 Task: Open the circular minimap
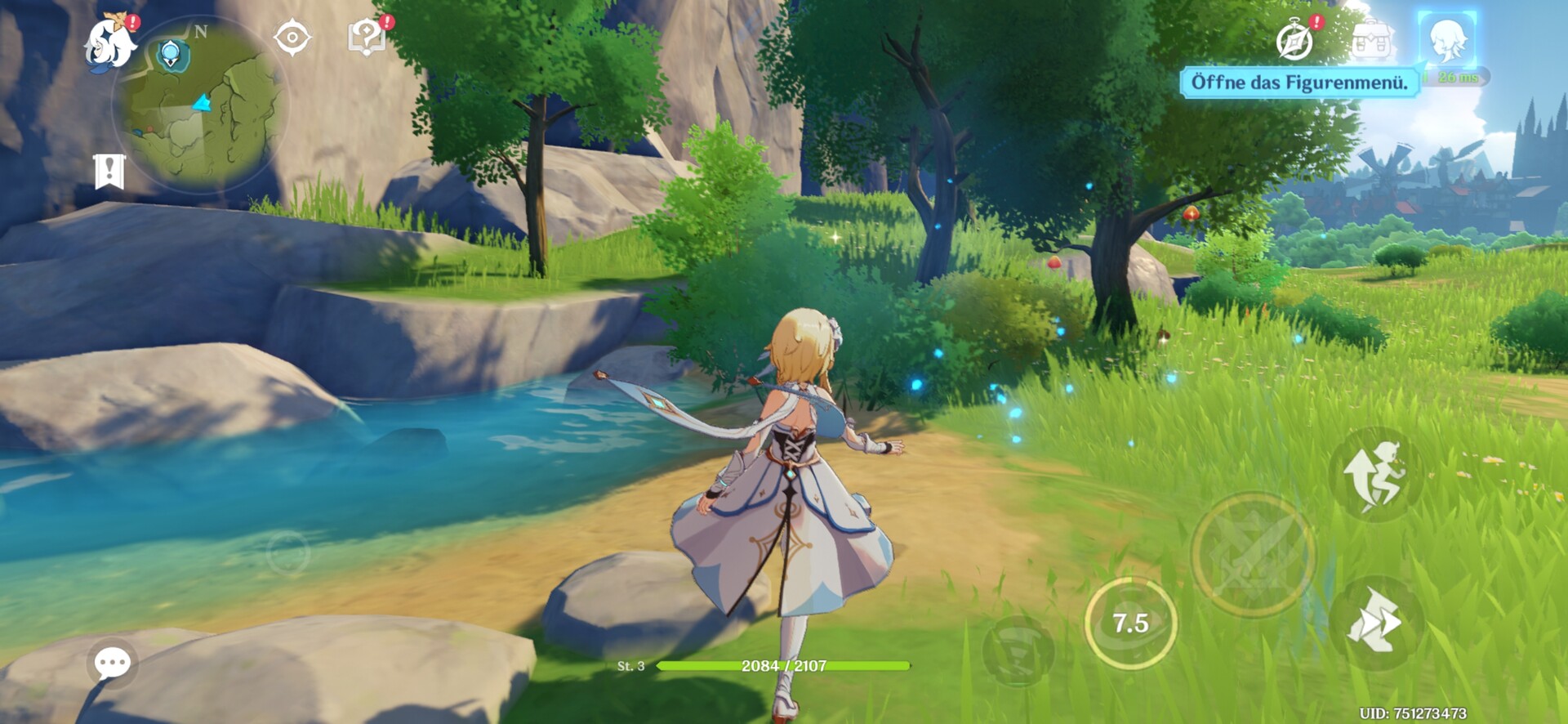point(202,106)
